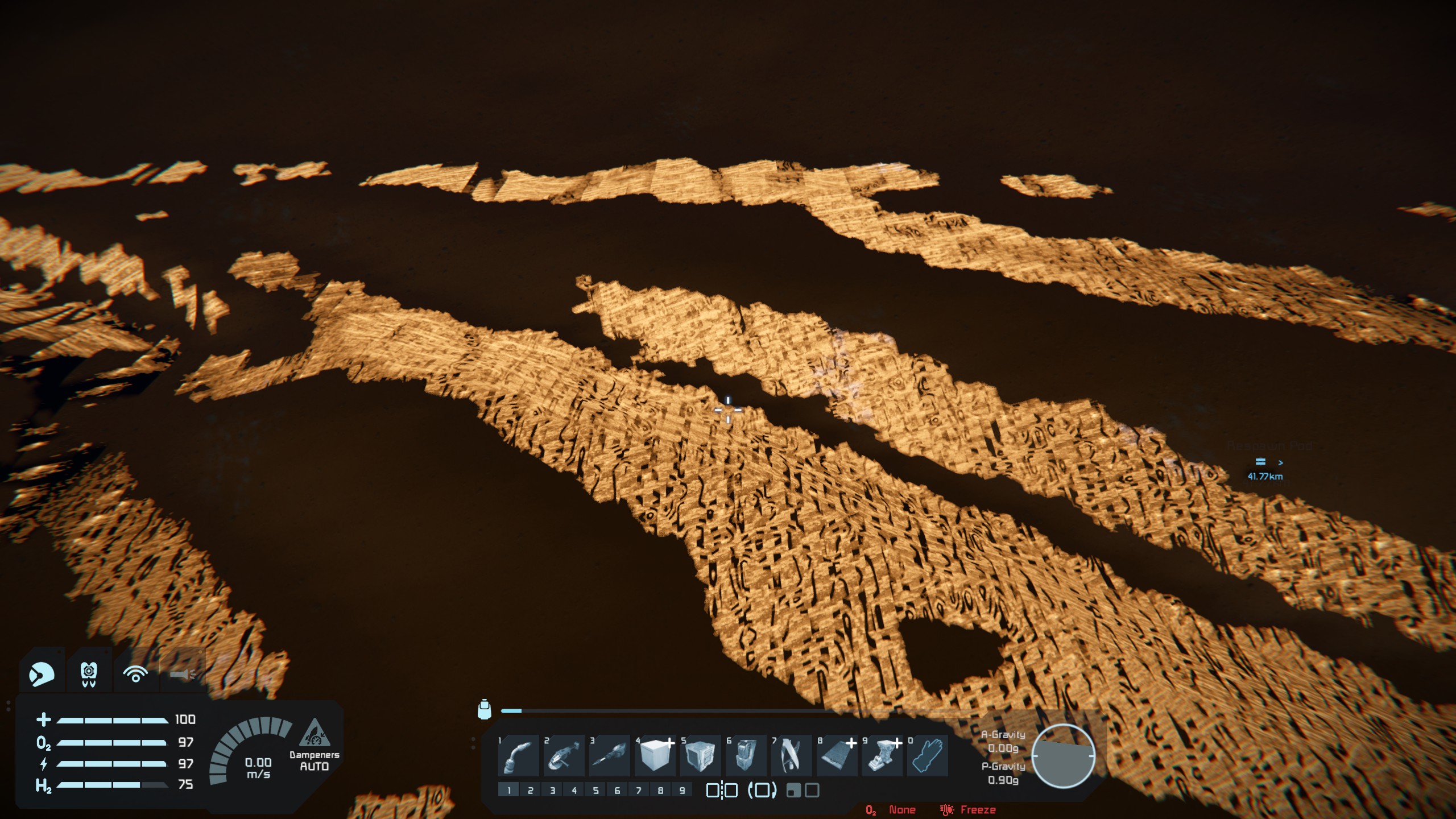Equip the angle grinder tool
The height and width of the screenshot is (819, 1456).
564,756
